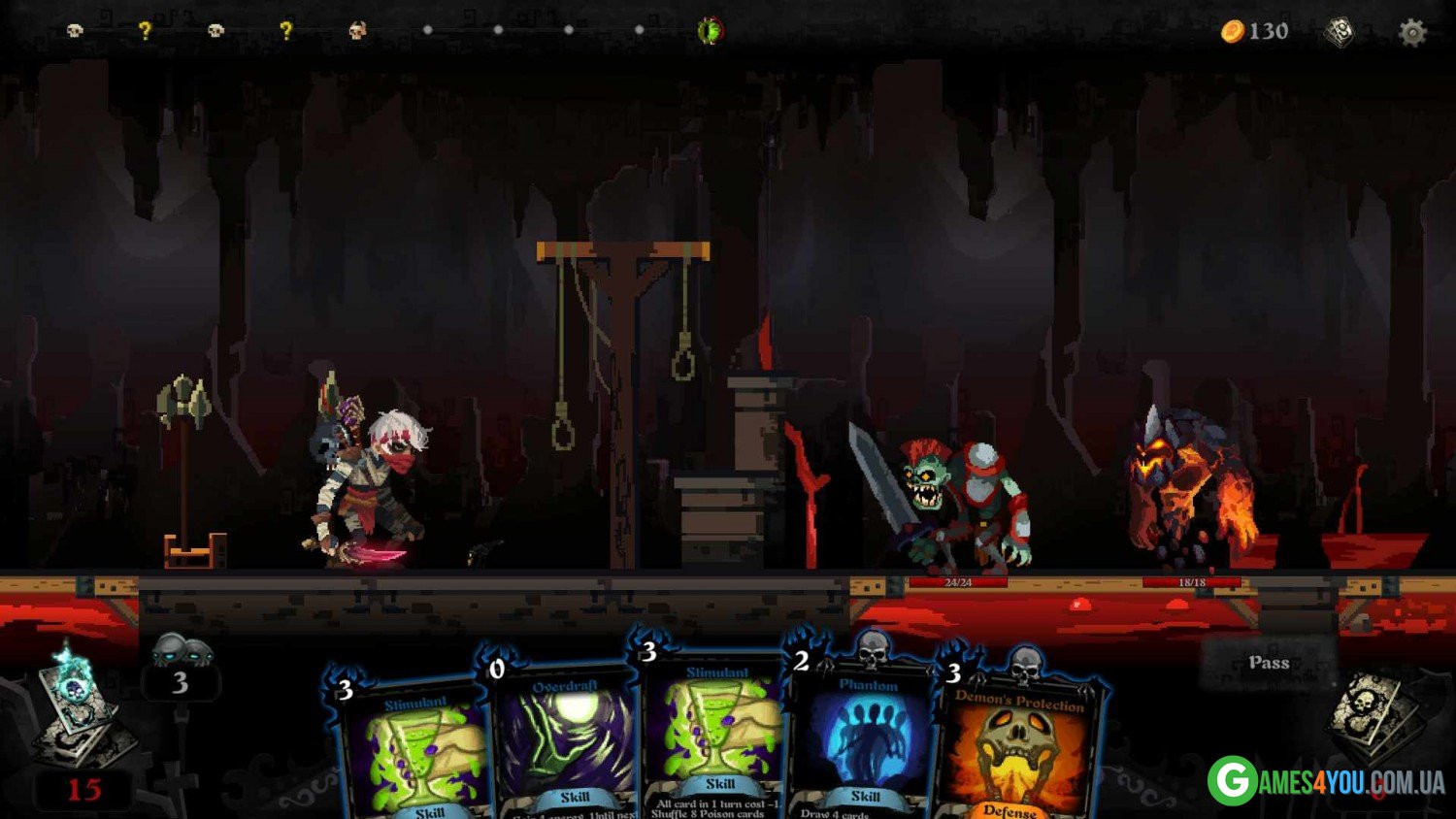The width and height of the screenshot is (1456, 819).
Task: Open the deck view card icon beside the gold
Action: [1340, 32]
